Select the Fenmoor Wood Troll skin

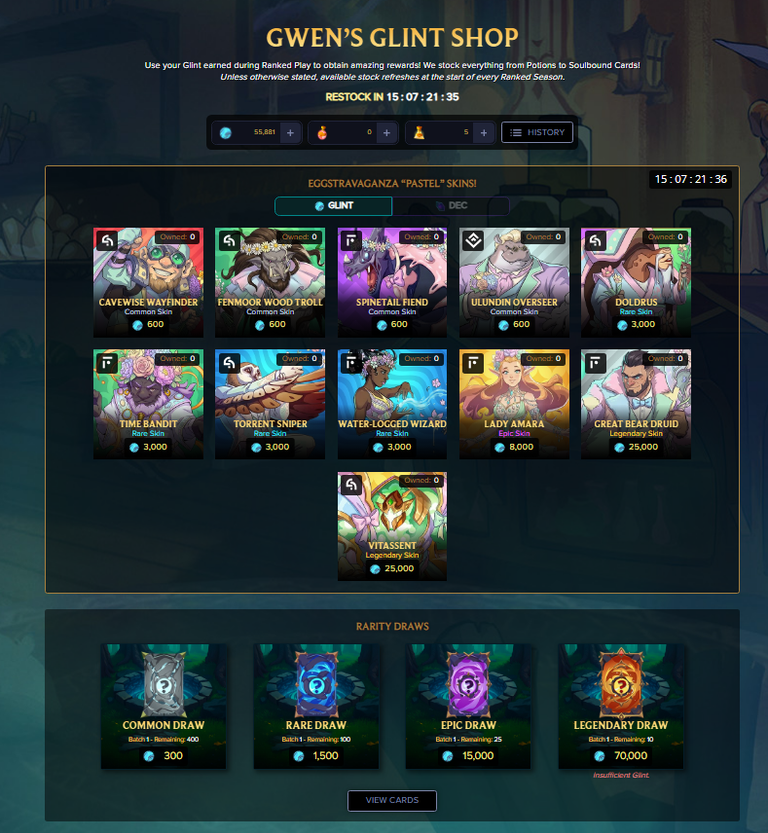click(270, 282)
